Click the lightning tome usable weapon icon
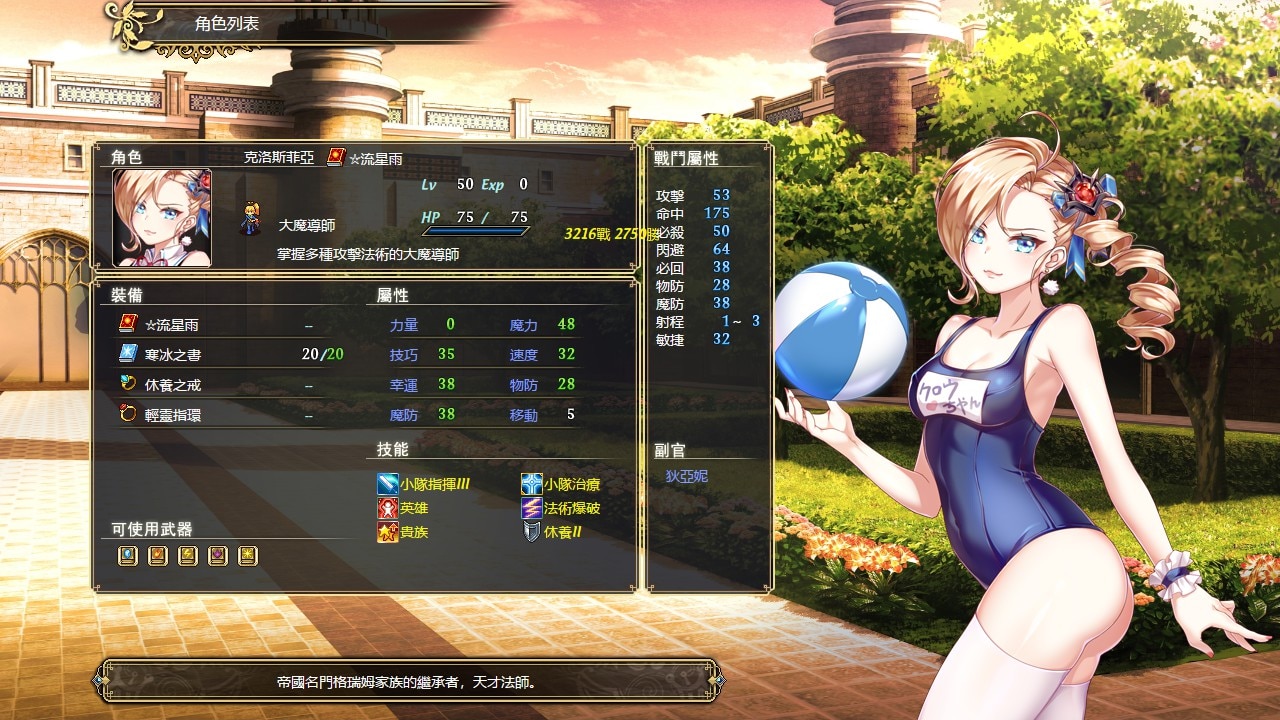Viewport: 1280px width, 720px height. (187, 556)
